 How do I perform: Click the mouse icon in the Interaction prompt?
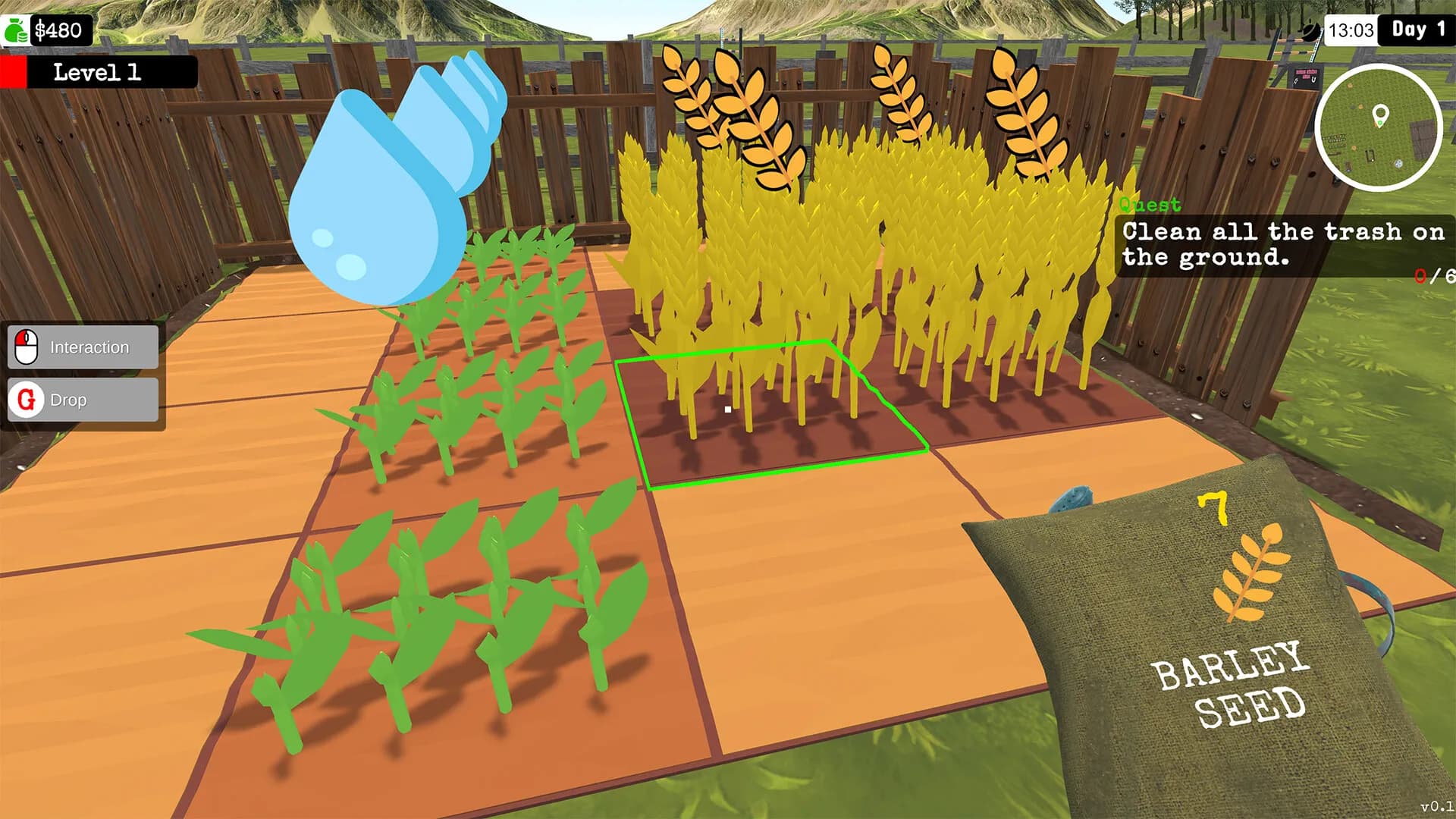click(25, 347)
